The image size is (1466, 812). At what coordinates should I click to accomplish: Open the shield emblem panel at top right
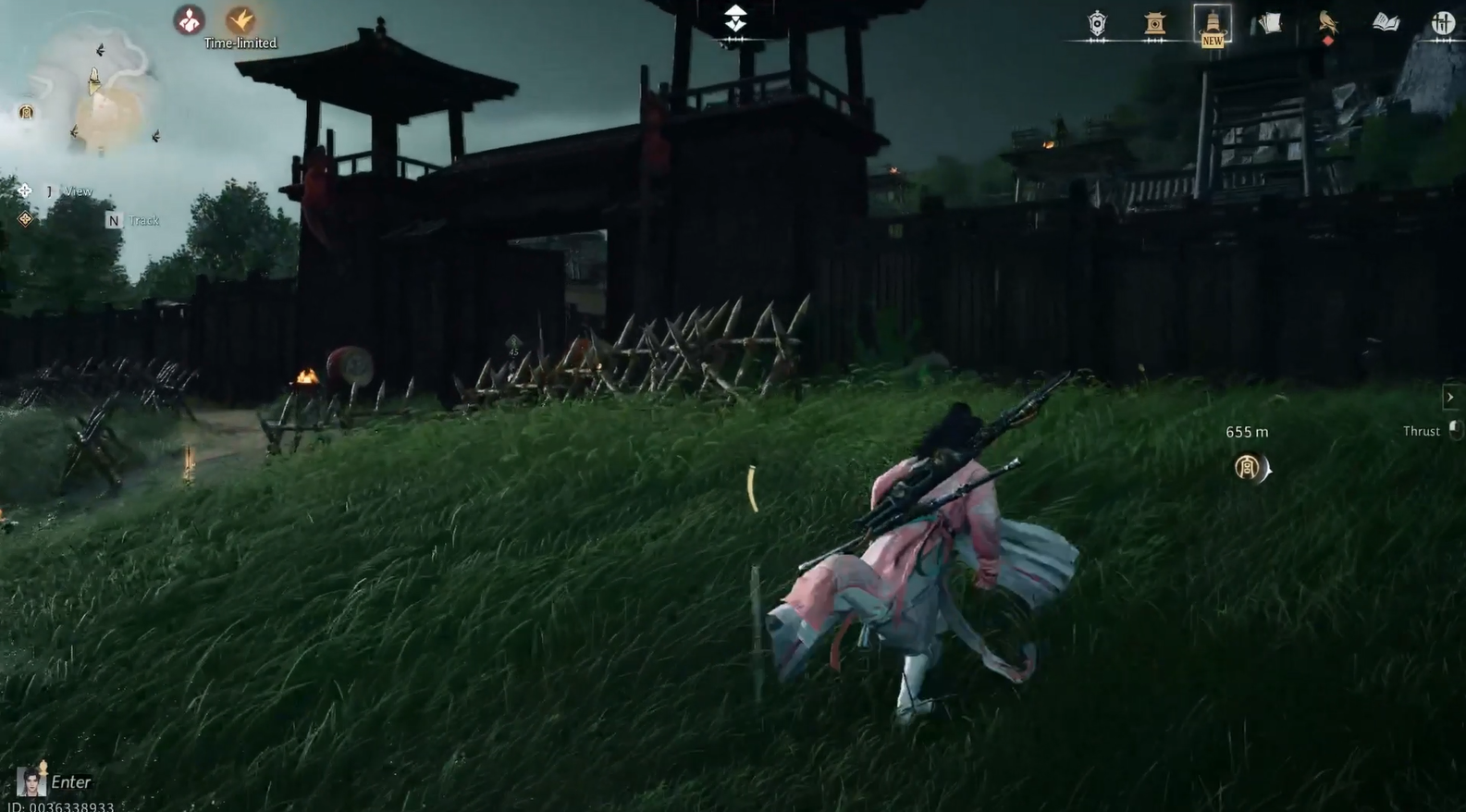(1097, 23)
